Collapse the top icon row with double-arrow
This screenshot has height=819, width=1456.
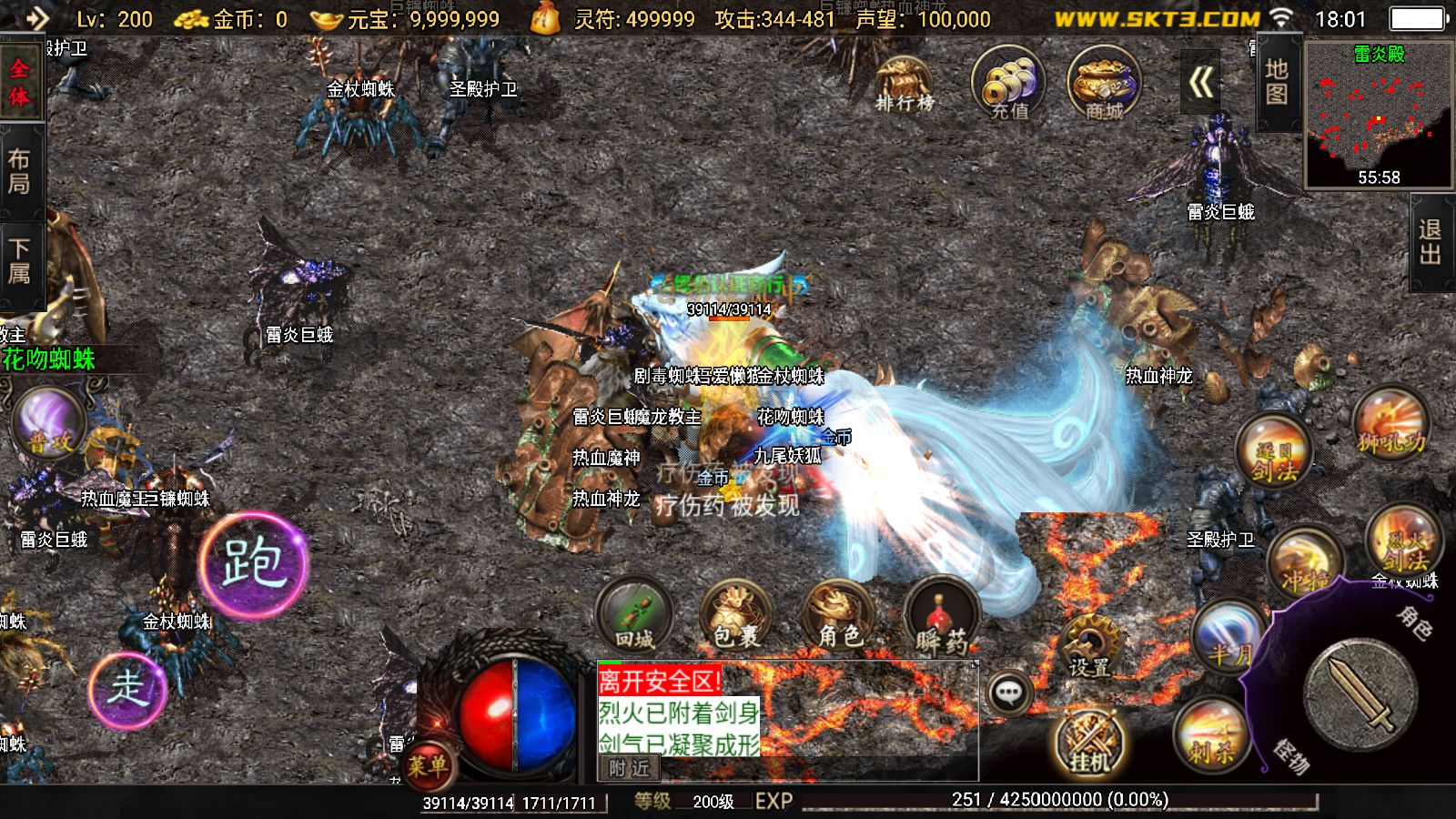coord(1201,84)
